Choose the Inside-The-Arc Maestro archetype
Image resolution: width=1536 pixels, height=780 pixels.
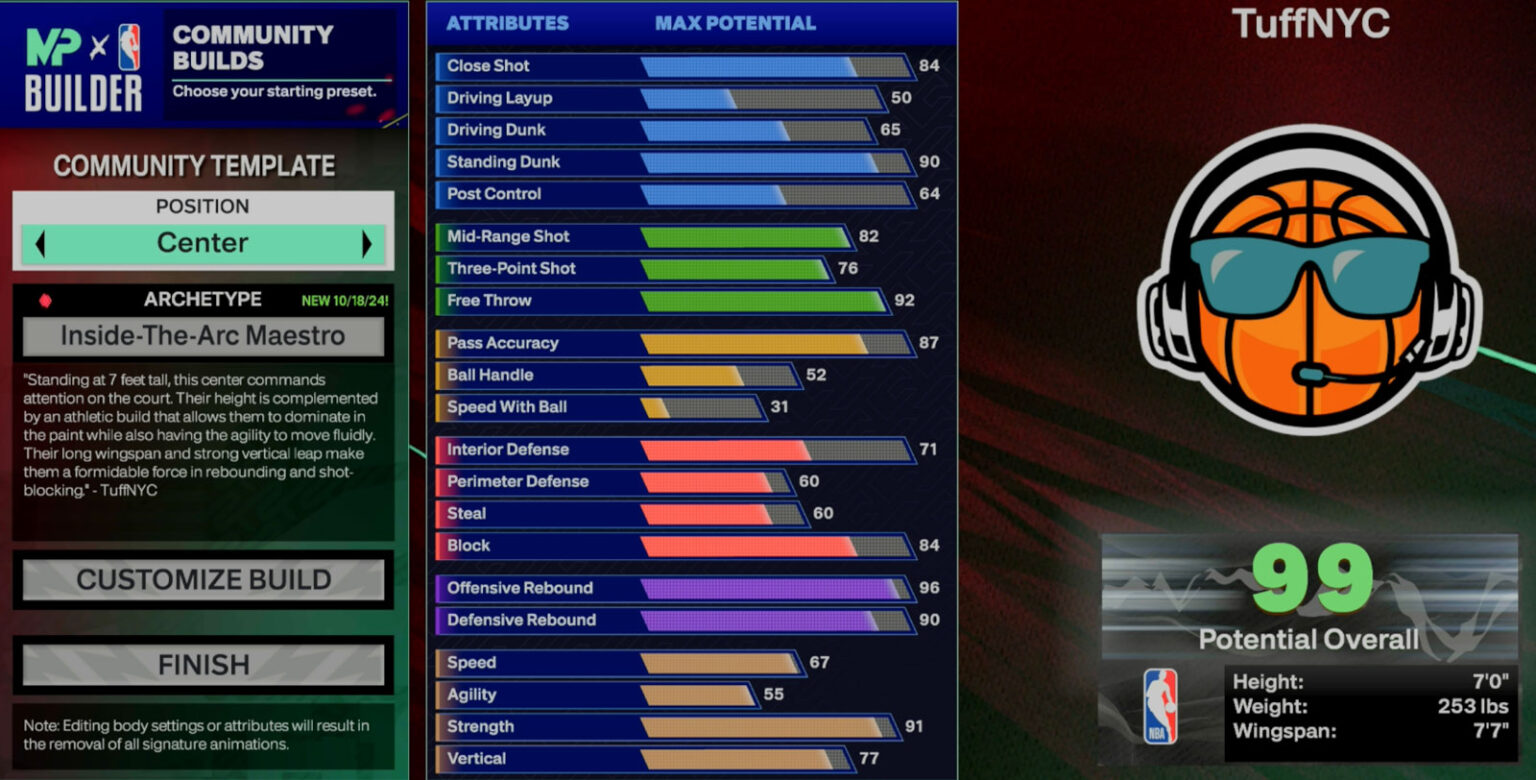(203, 337)
